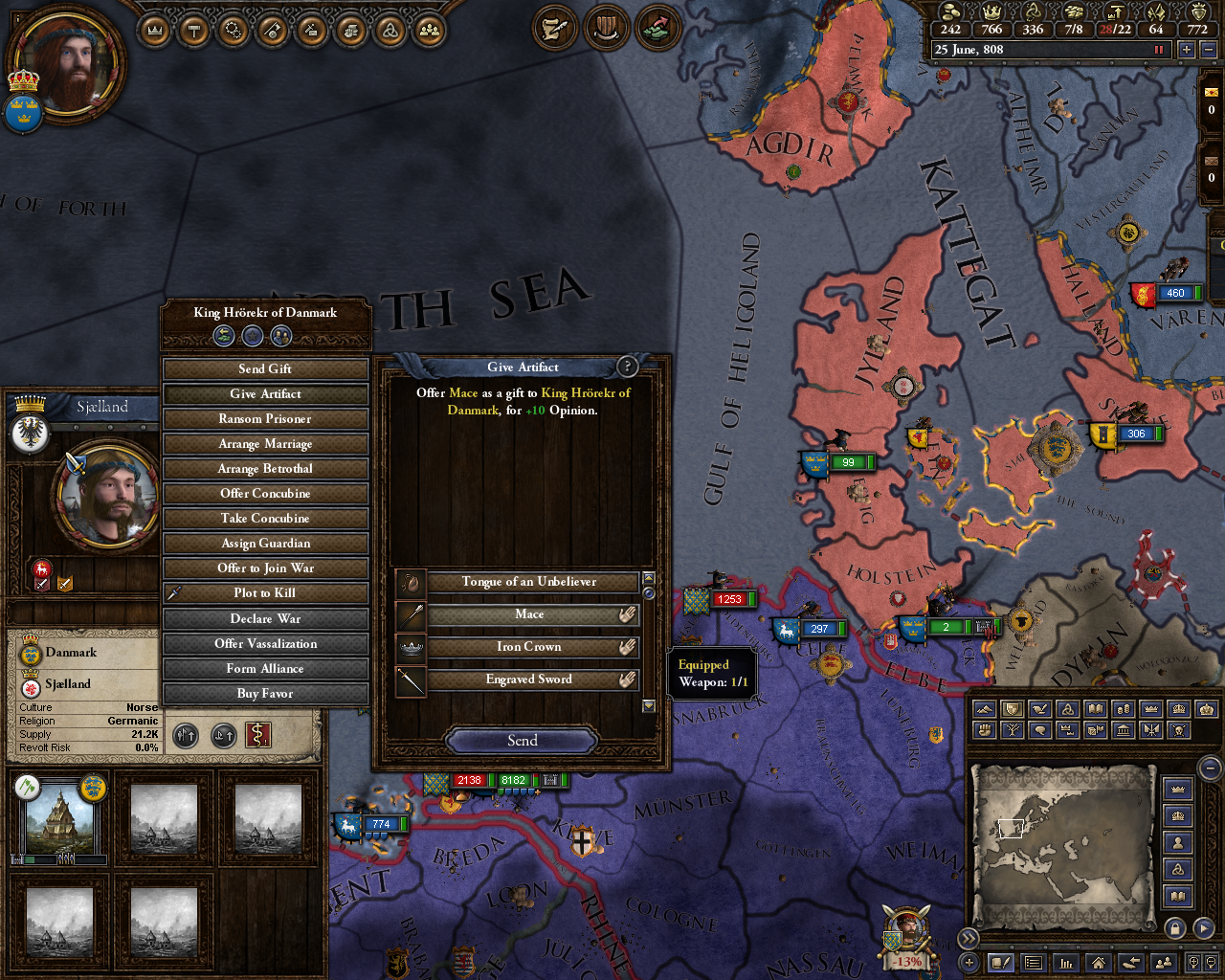Open Arrange Betrothal option
Screen dimensions: 1225x980
pyautogui.click(x=265, y=469)
